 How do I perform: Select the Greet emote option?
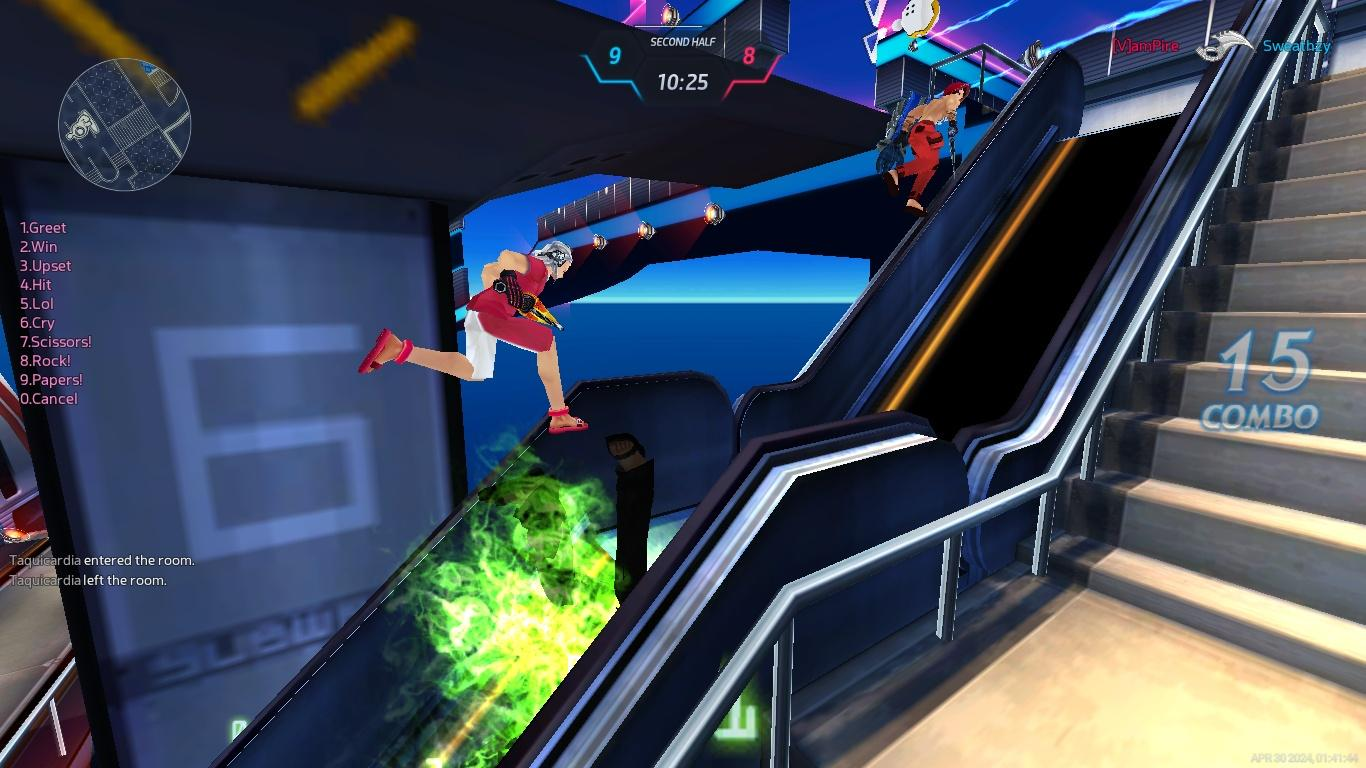tap(43, 228)
